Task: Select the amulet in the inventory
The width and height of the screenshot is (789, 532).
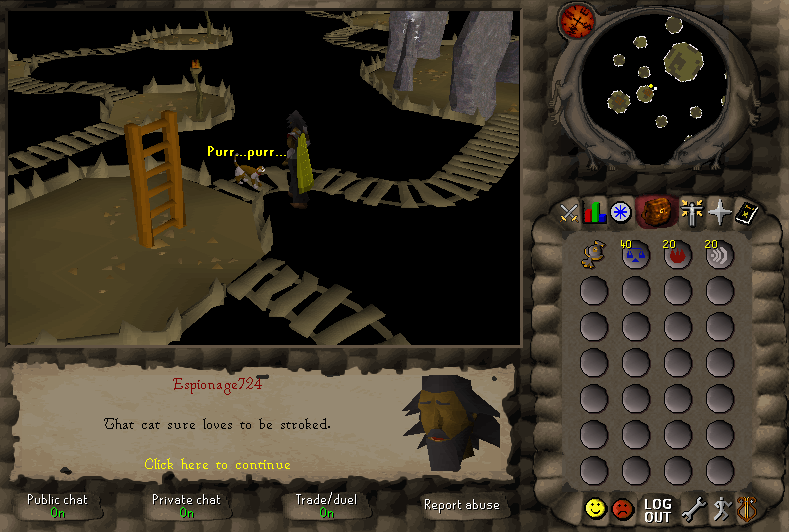Action: (x=594, y=256)
